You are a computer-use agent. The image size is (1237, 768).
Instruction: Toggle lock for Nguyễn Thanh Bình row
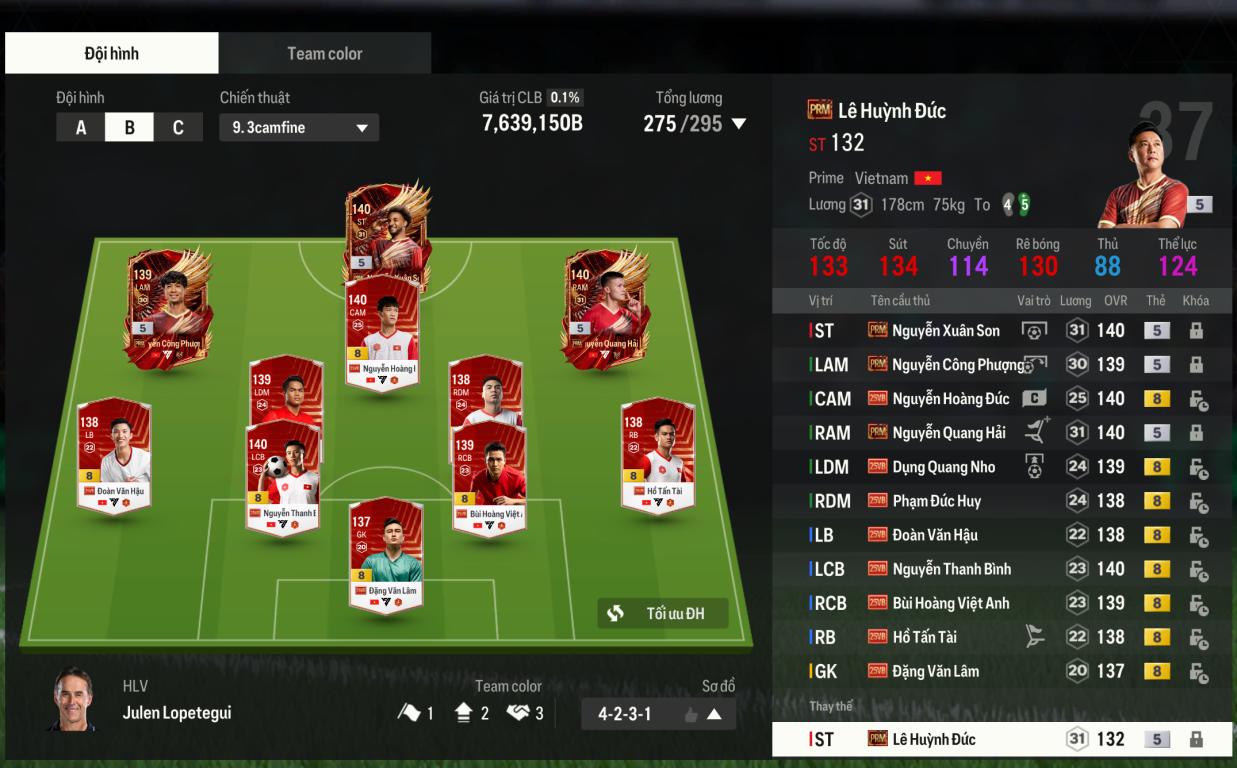[1197, 570]
